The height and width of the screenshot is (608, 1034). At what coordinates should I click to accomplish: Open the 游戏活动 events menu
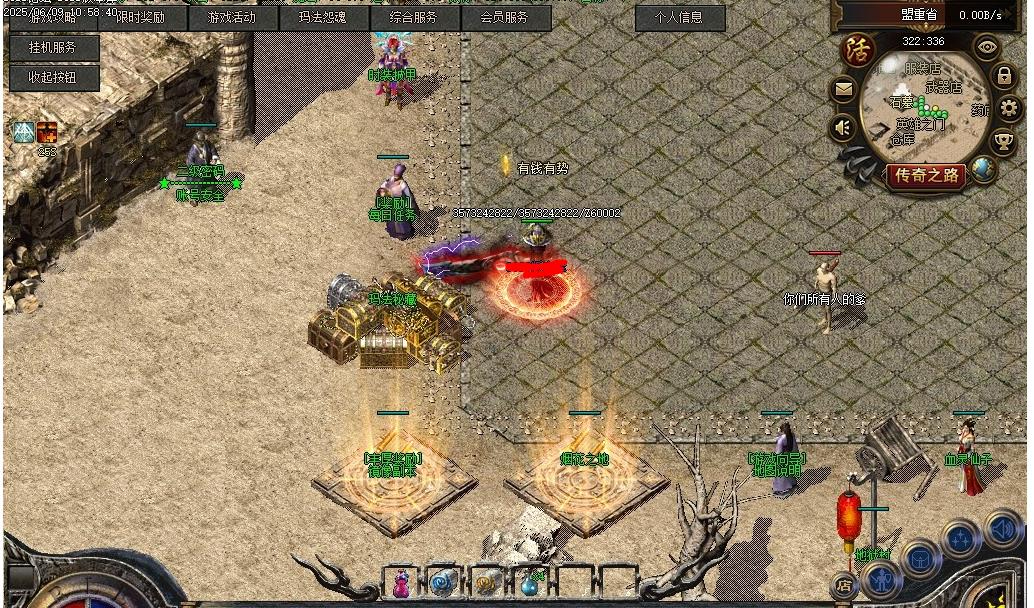pyautogui.click(x=232, y=17)
